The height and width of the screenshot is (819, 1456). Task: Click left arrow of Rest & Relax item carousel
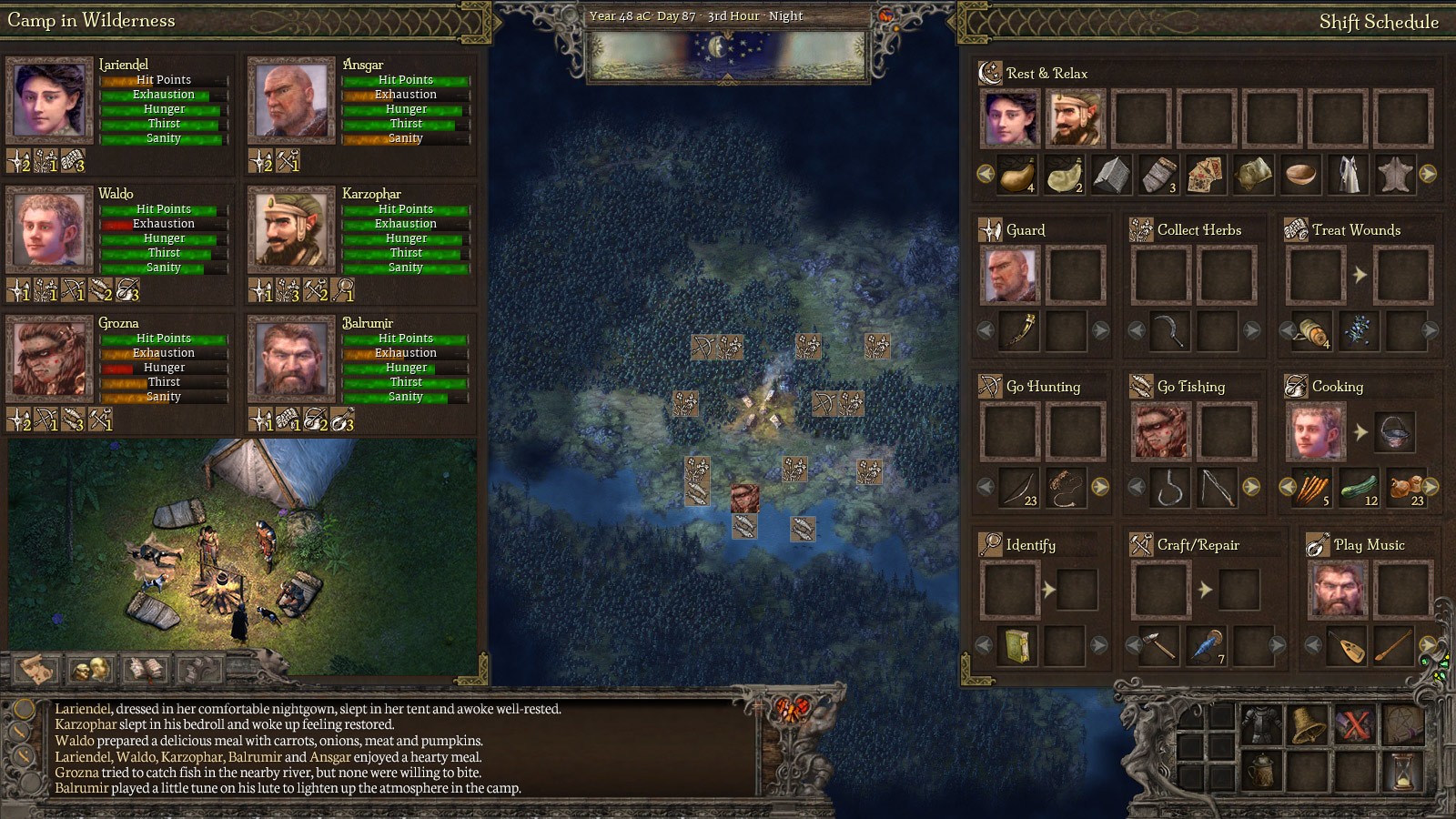pos(984,174)
